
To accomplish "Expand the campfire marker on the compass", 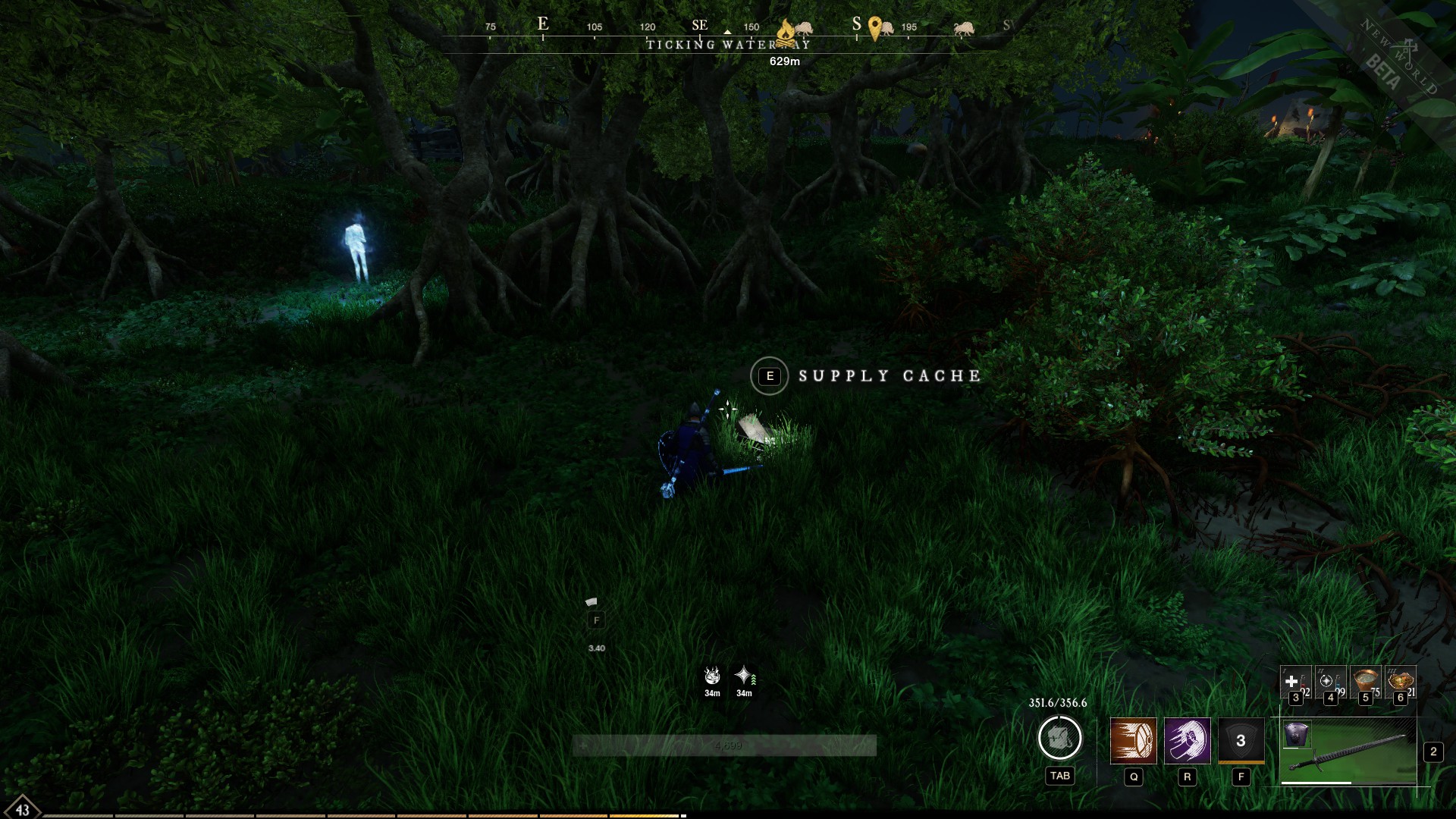I will pos(786,31).
